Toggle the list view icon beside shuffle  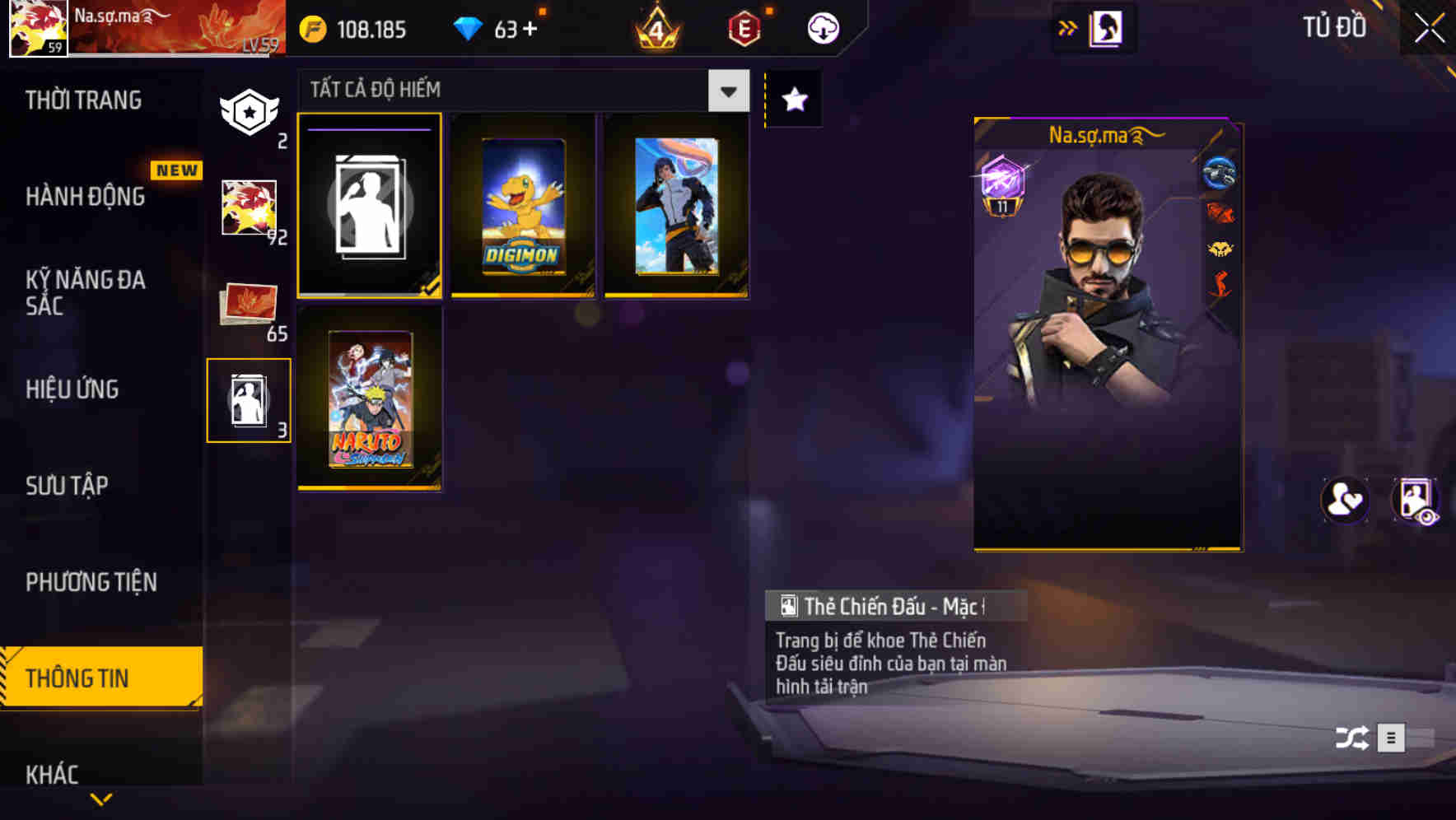coord(1393,738)
